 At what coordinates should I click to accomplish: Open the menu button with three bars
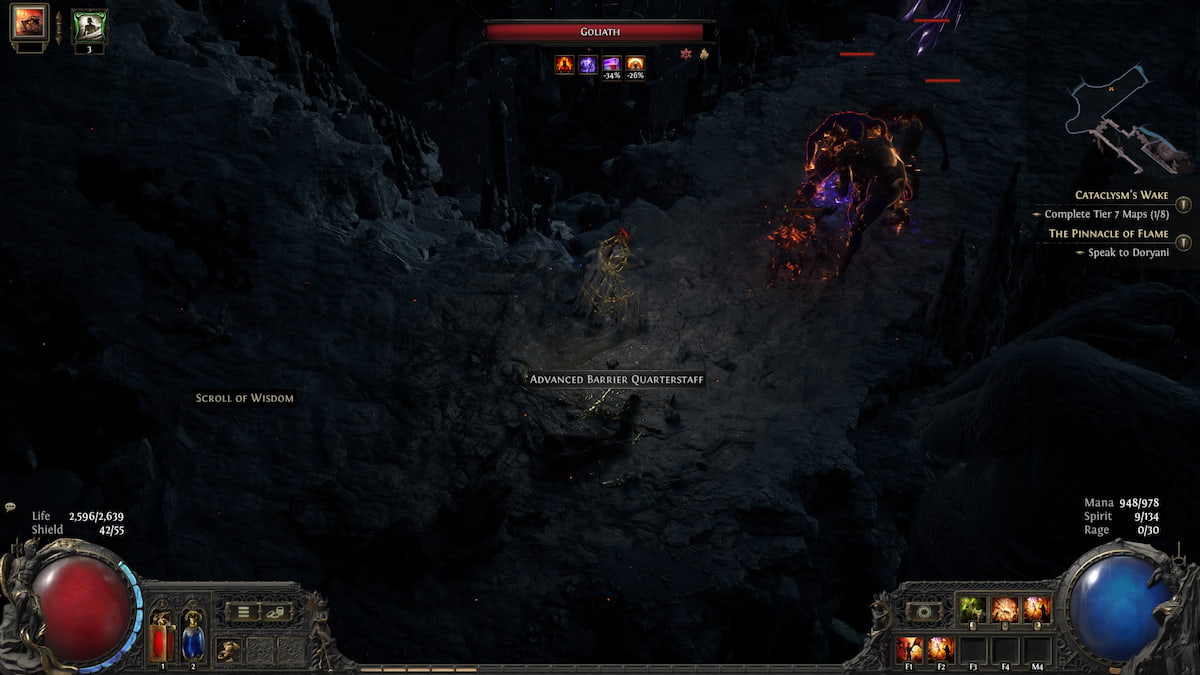point(241,612)
